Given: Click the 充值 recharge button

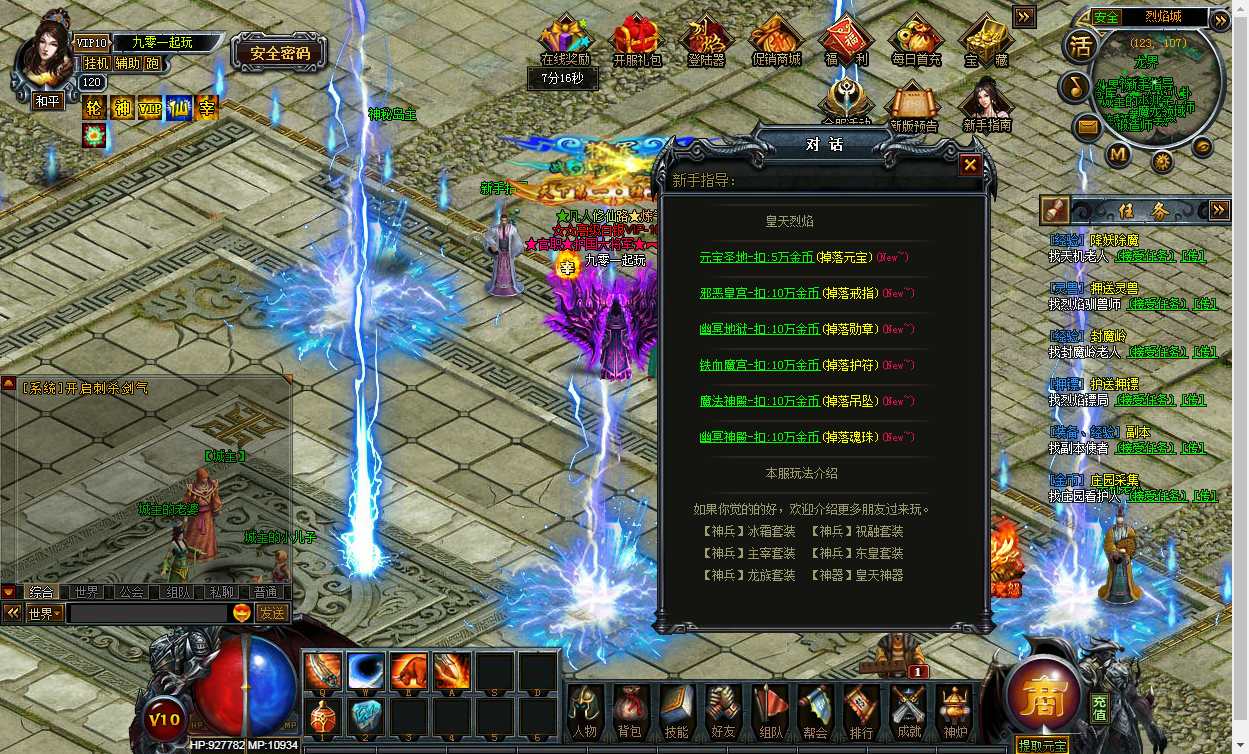Looking at the screenshot, I should pyautogui.click(x=1099, y=708).
